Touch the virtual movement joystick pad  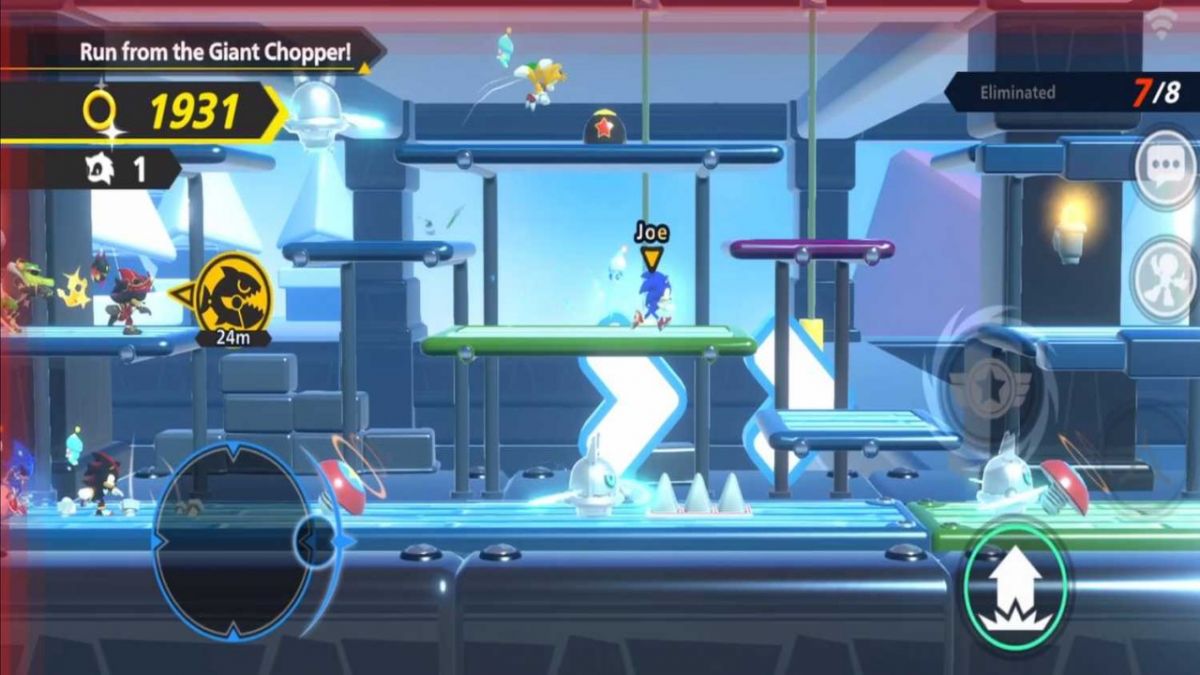coord(232,541)
